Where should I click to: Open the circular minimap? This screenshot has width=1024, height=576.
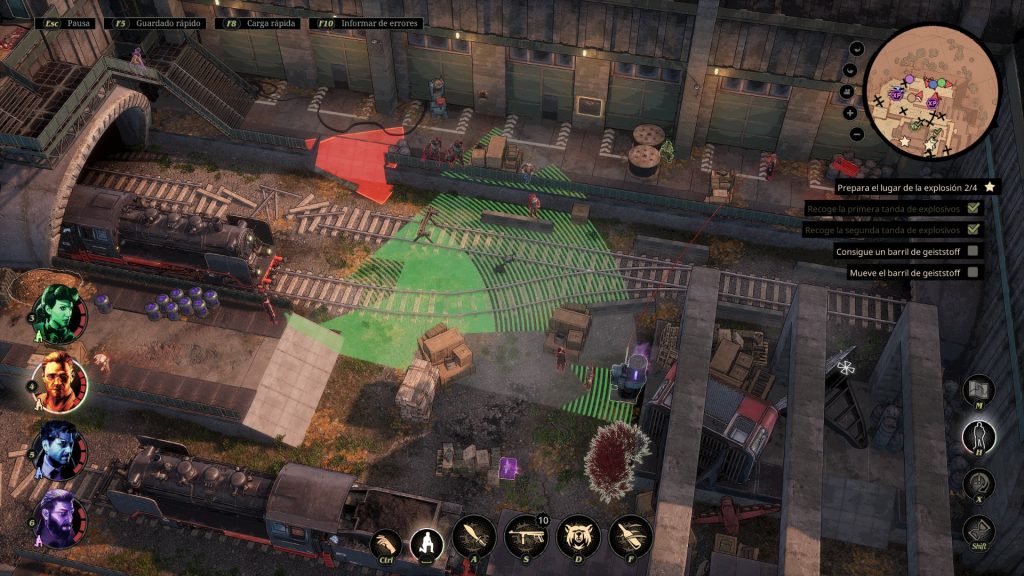(x=931, y=91)
